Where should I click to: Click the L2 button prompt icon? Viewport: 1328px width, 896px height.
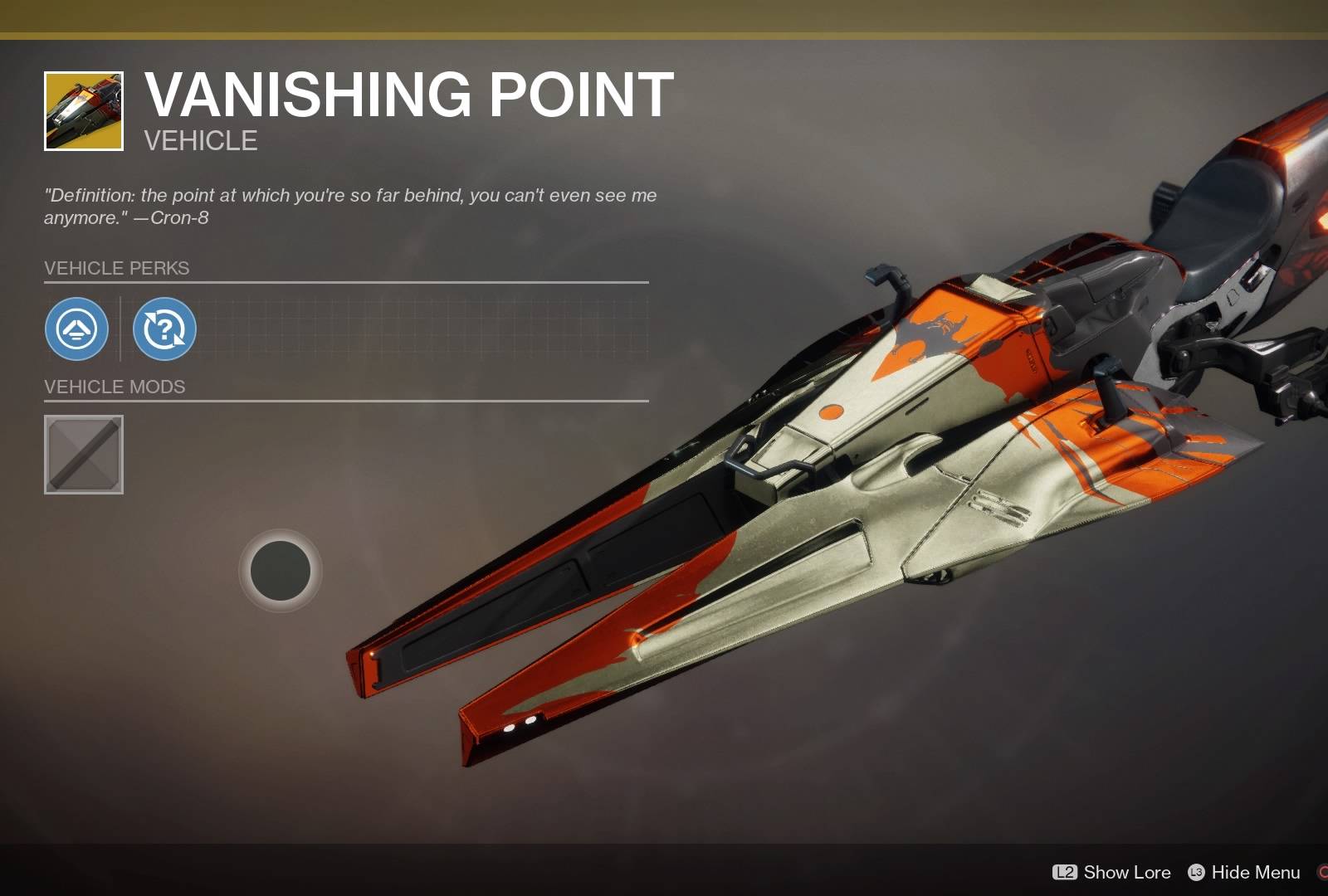point(1066,873)
